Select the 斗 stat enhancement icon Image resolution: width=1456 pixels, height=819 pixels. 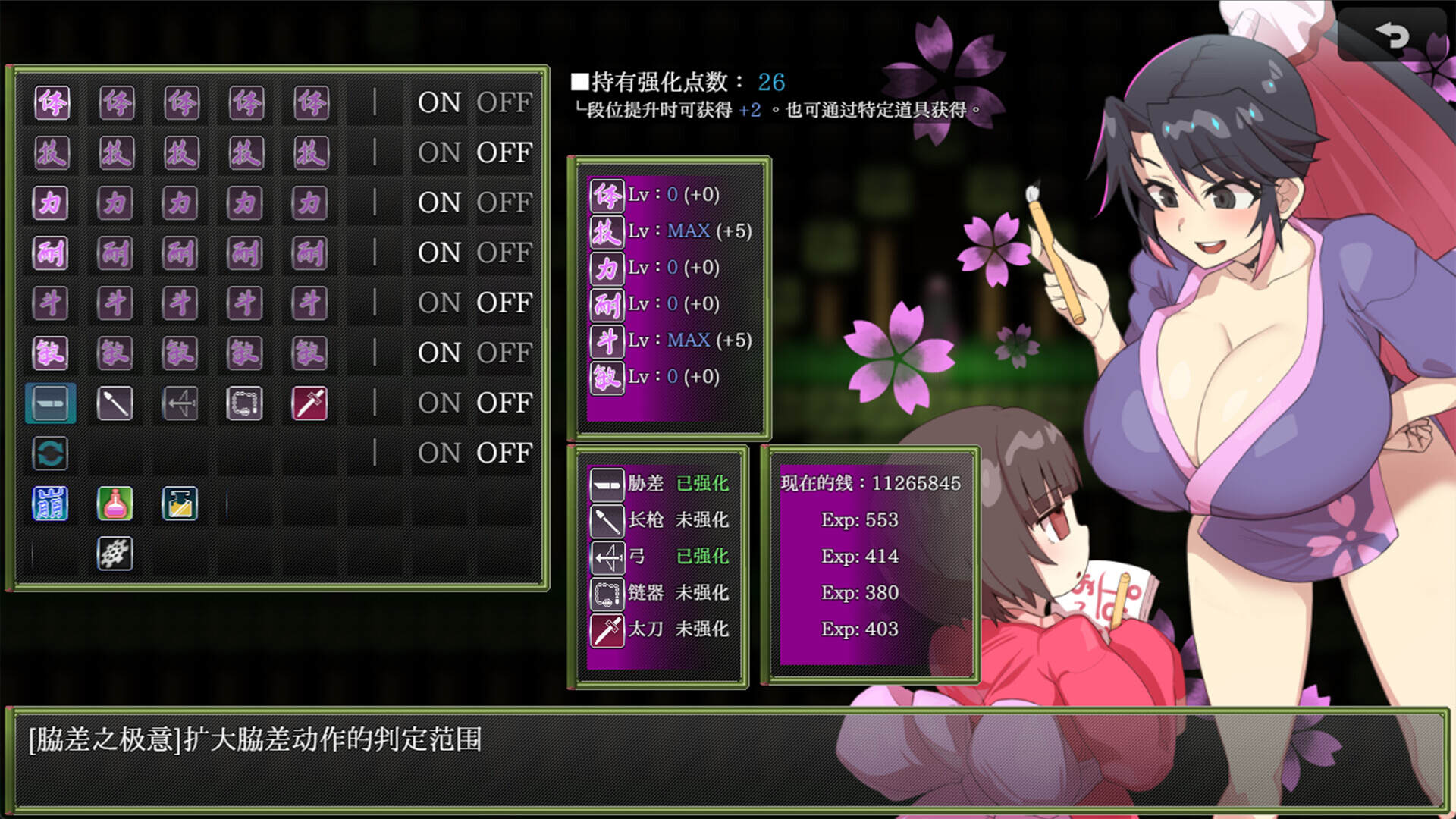click(50, 303)
